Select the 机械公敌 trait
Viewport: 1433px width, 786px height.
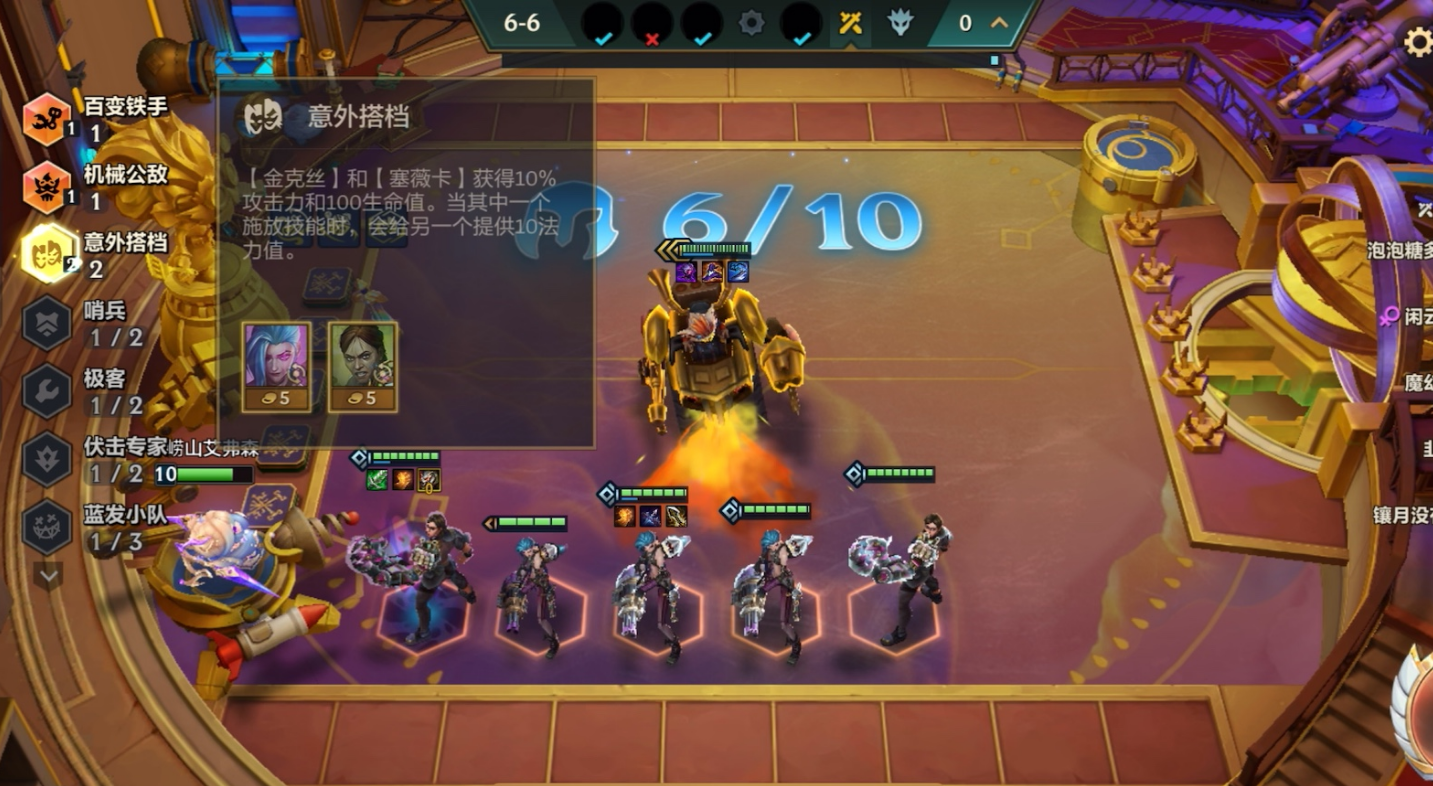click(47, 187)
